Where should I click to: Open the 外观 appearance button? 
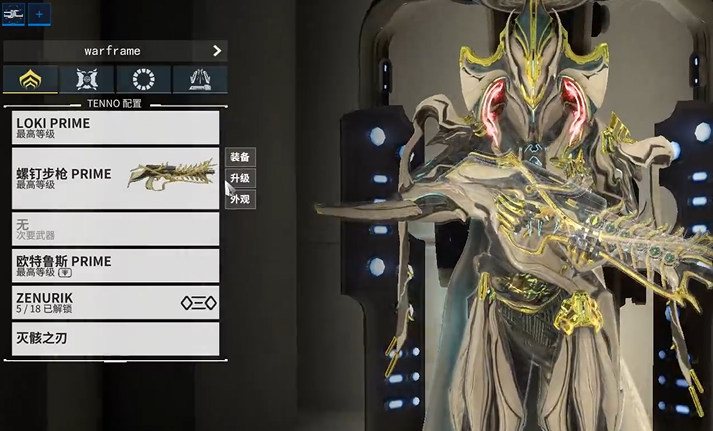tap(240, 199)
